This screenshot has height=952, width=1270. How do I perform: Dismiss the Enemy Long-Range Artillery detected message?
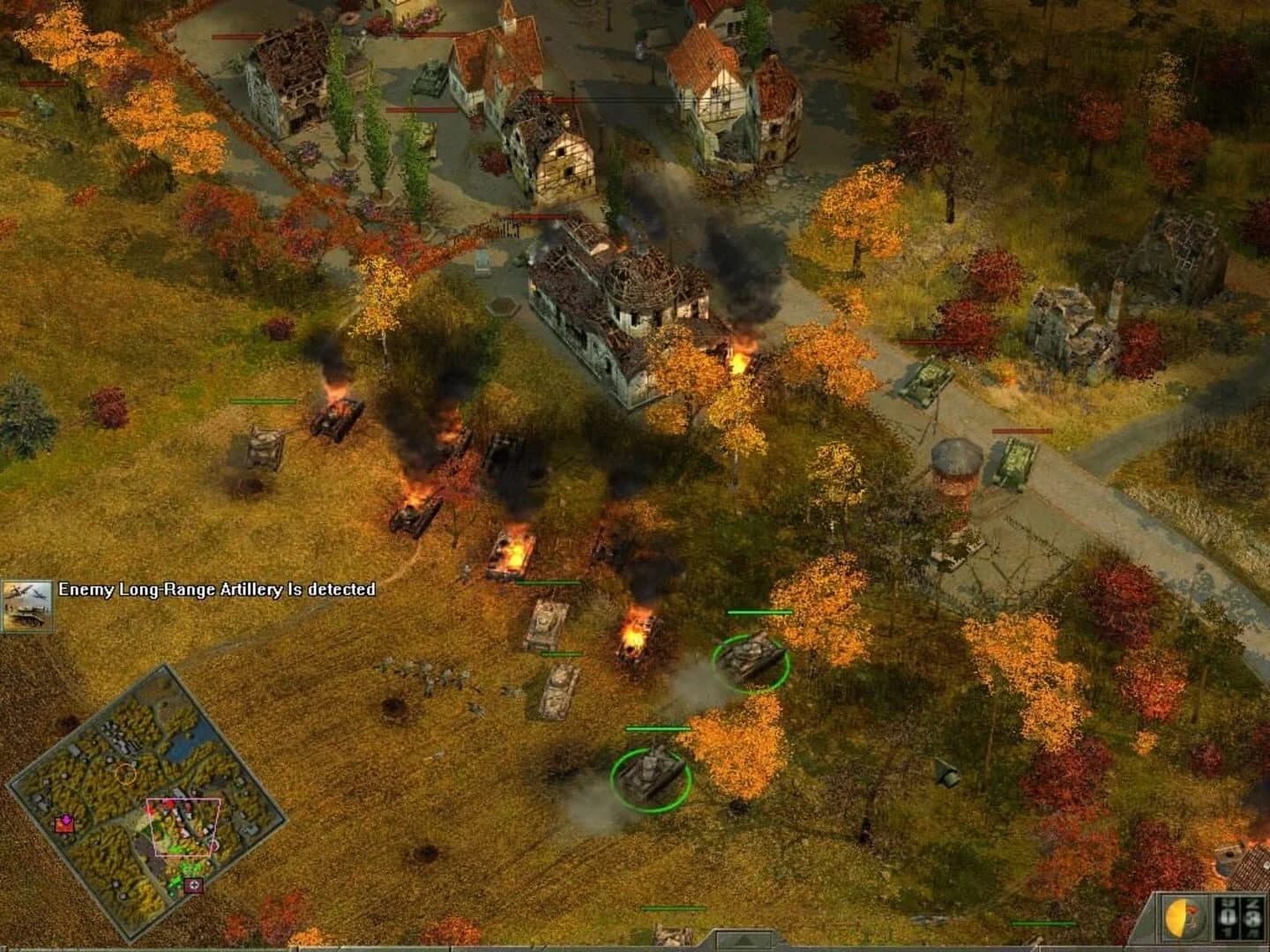click(216, 592)
